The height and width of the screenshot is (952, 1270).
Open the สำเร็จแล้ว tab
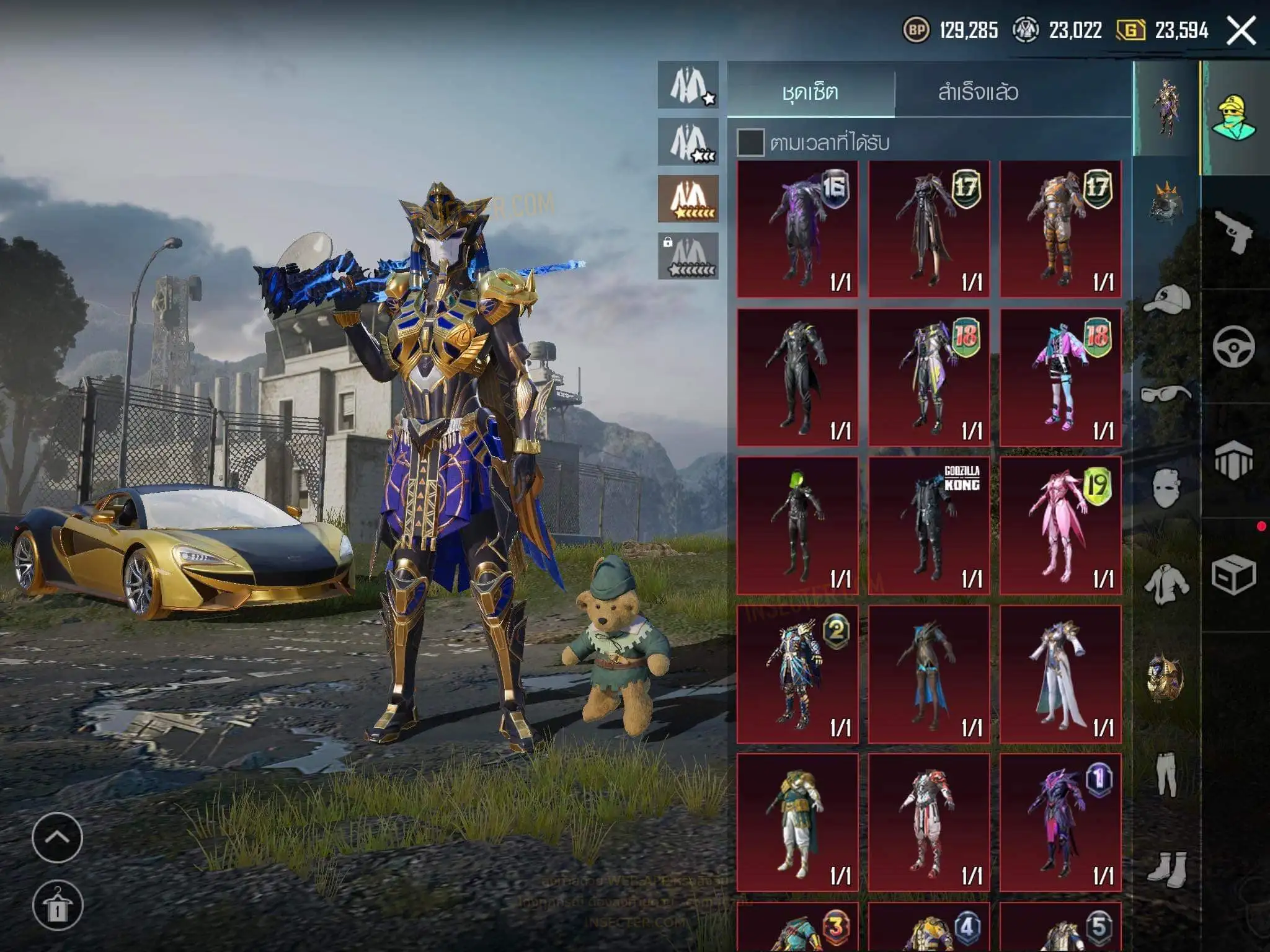click(978, 92)
